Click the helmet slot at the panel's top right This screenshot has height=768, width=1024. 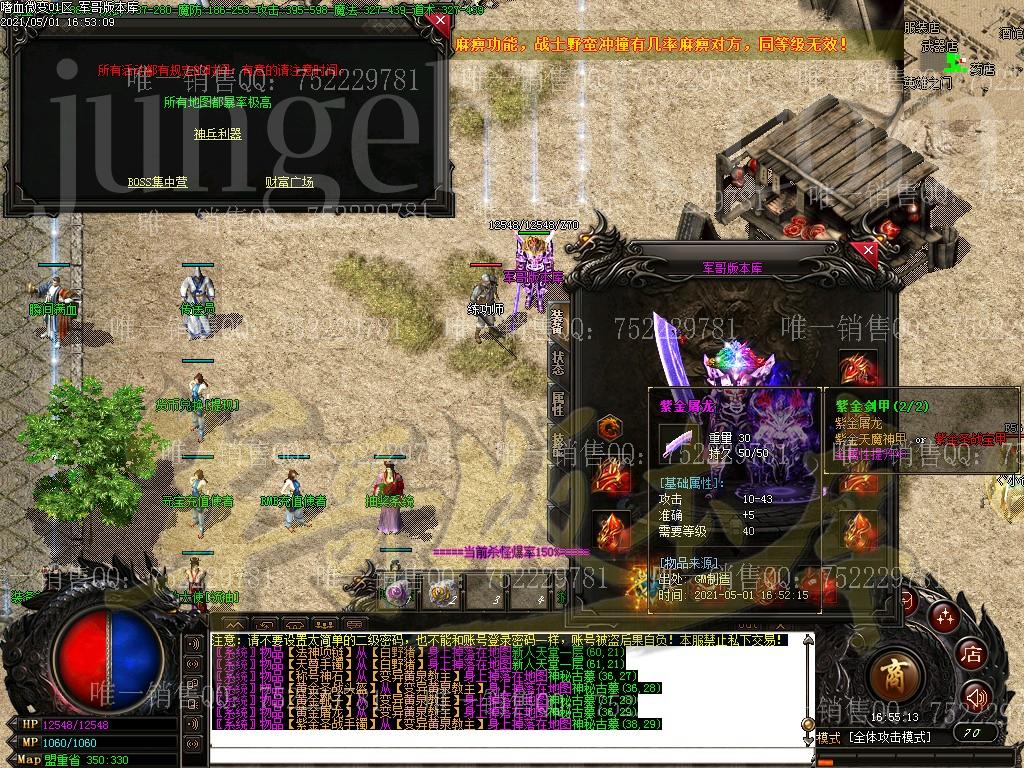(857, 368)
